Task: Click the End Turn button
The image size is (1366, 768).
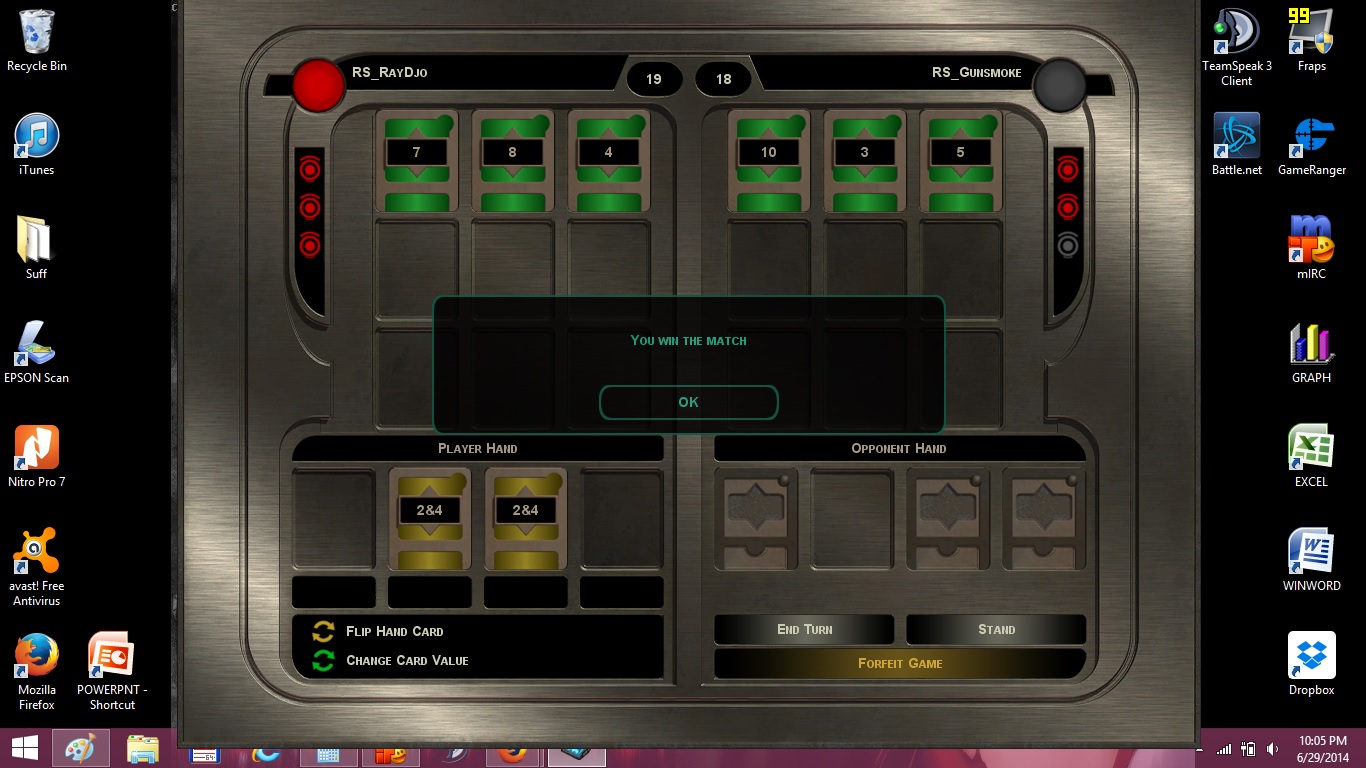Action: click(804, 629)
